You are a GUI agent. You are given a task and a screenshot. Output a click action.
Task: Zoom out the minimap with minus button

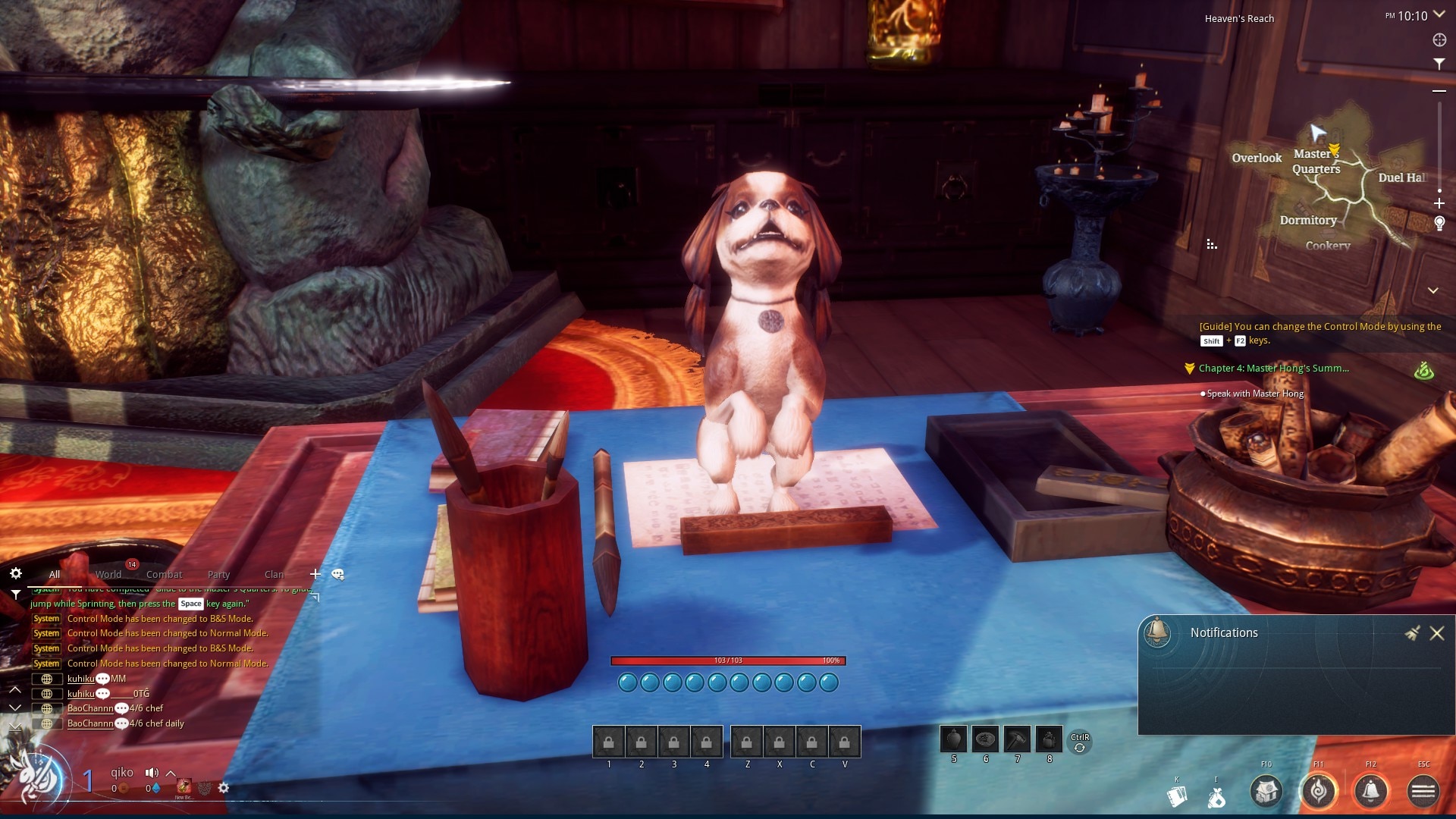point(1439,91)
